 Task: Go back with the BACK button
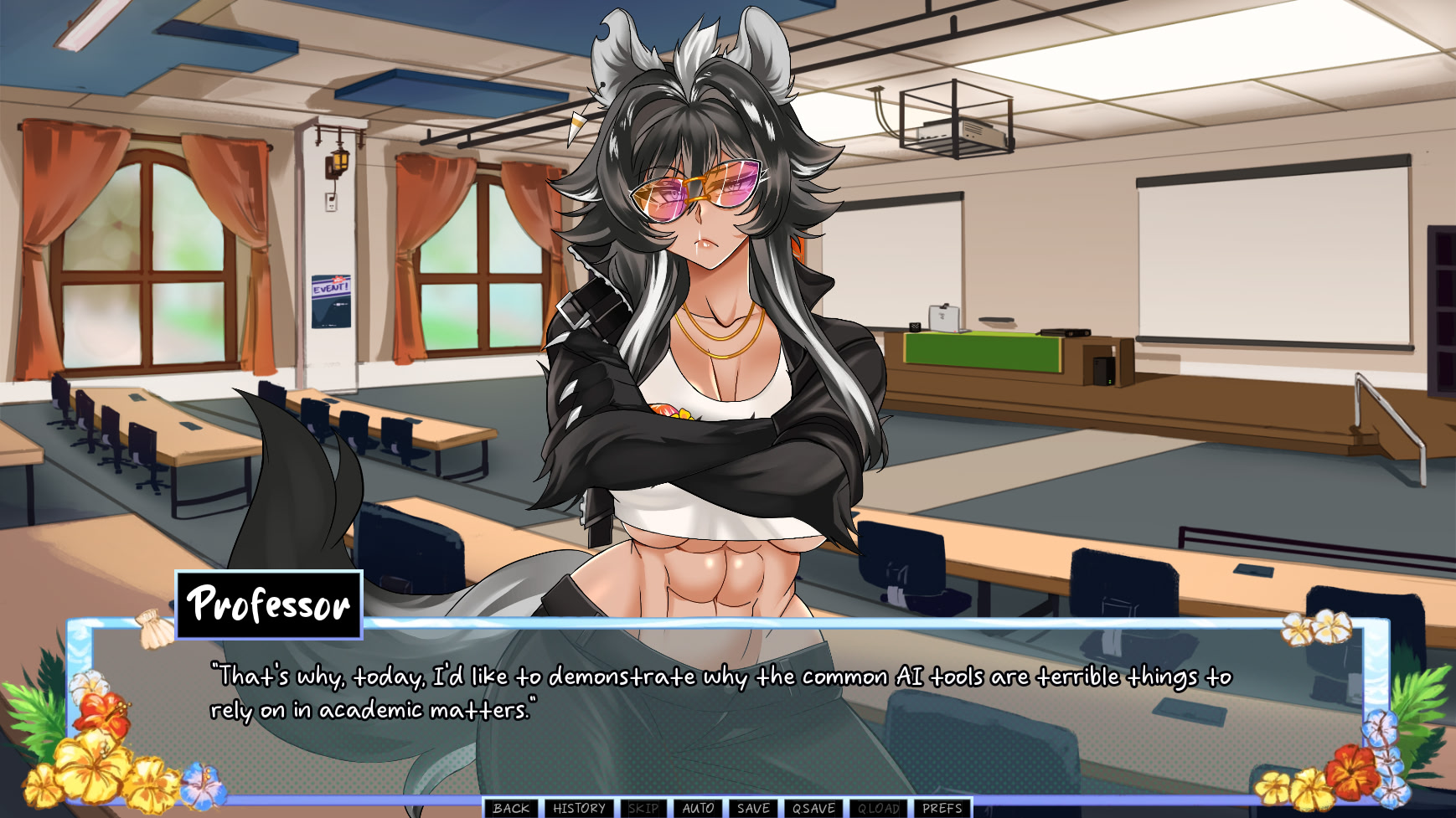pyautogui.click(x=511, y=808)
